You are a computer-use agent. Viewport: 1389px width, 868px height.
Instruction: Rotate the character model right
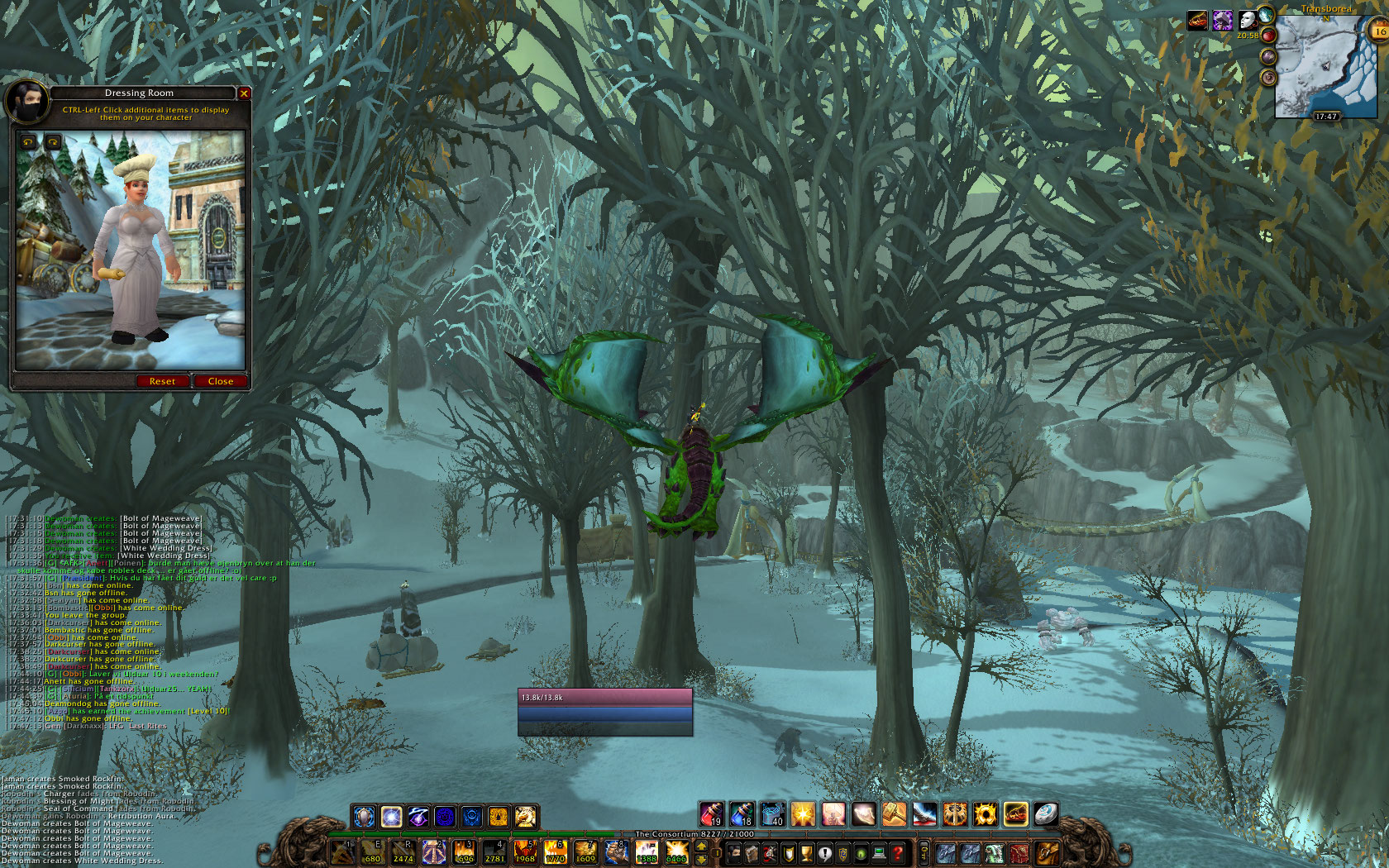point(53,142)
